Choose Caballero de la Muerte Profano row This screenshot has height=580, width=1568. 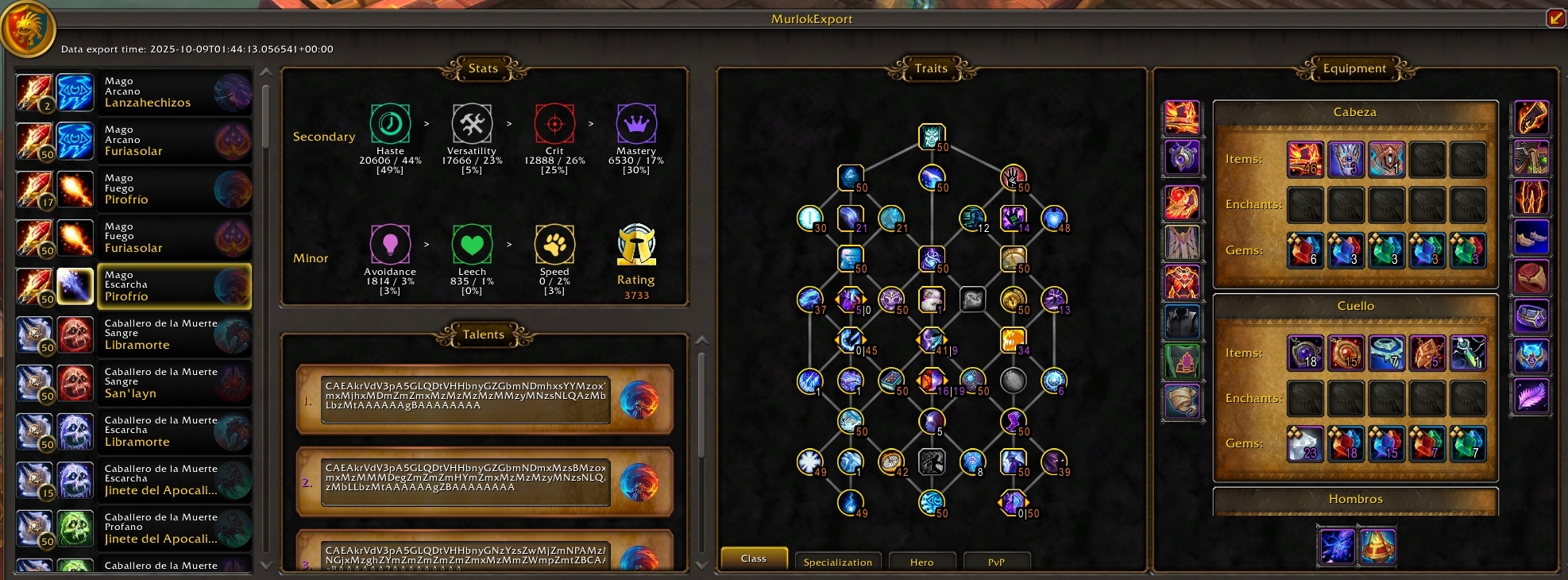[x=133, y=528]
